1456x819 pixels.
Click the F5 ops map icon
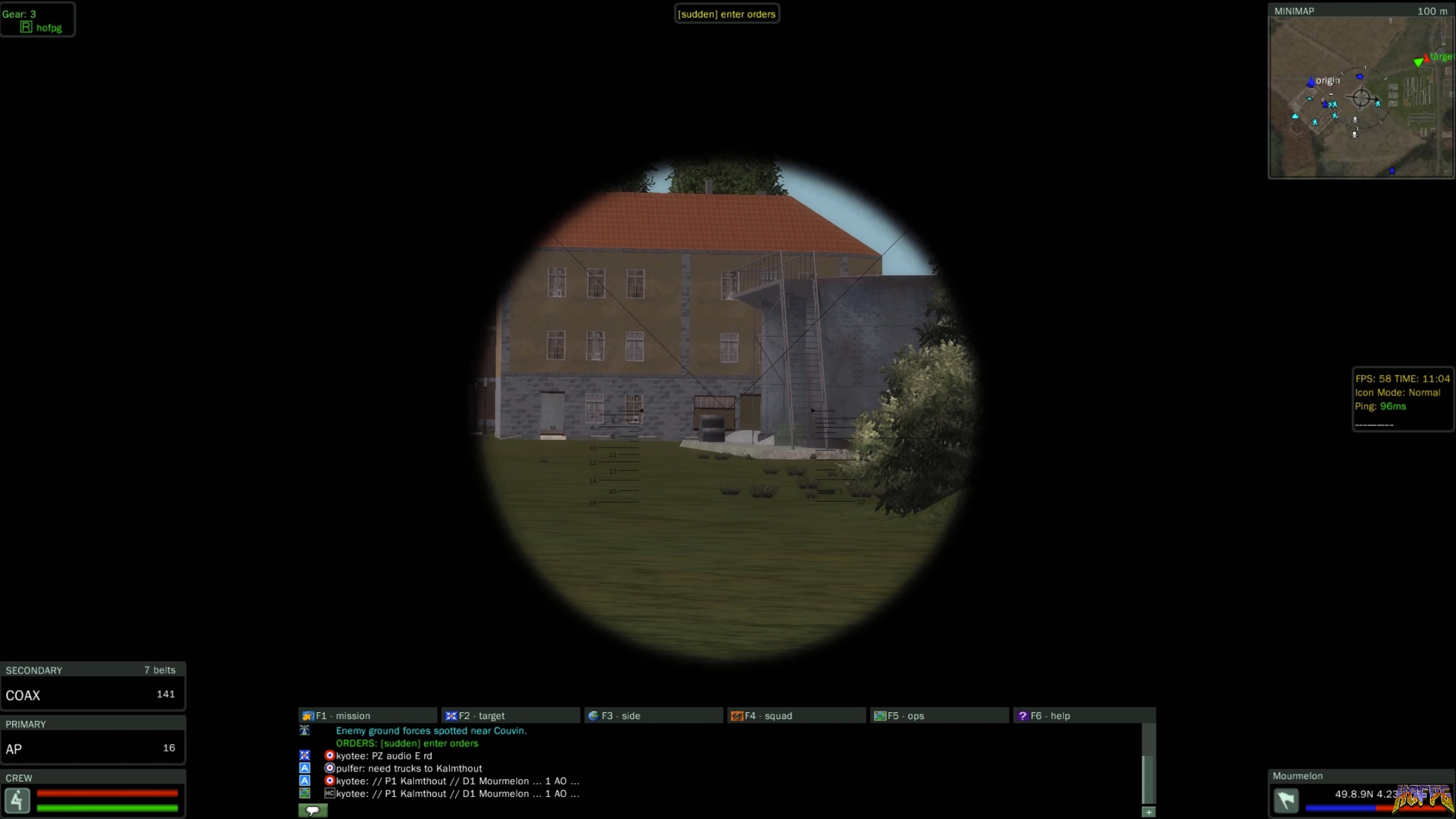[x=879, y=715]
